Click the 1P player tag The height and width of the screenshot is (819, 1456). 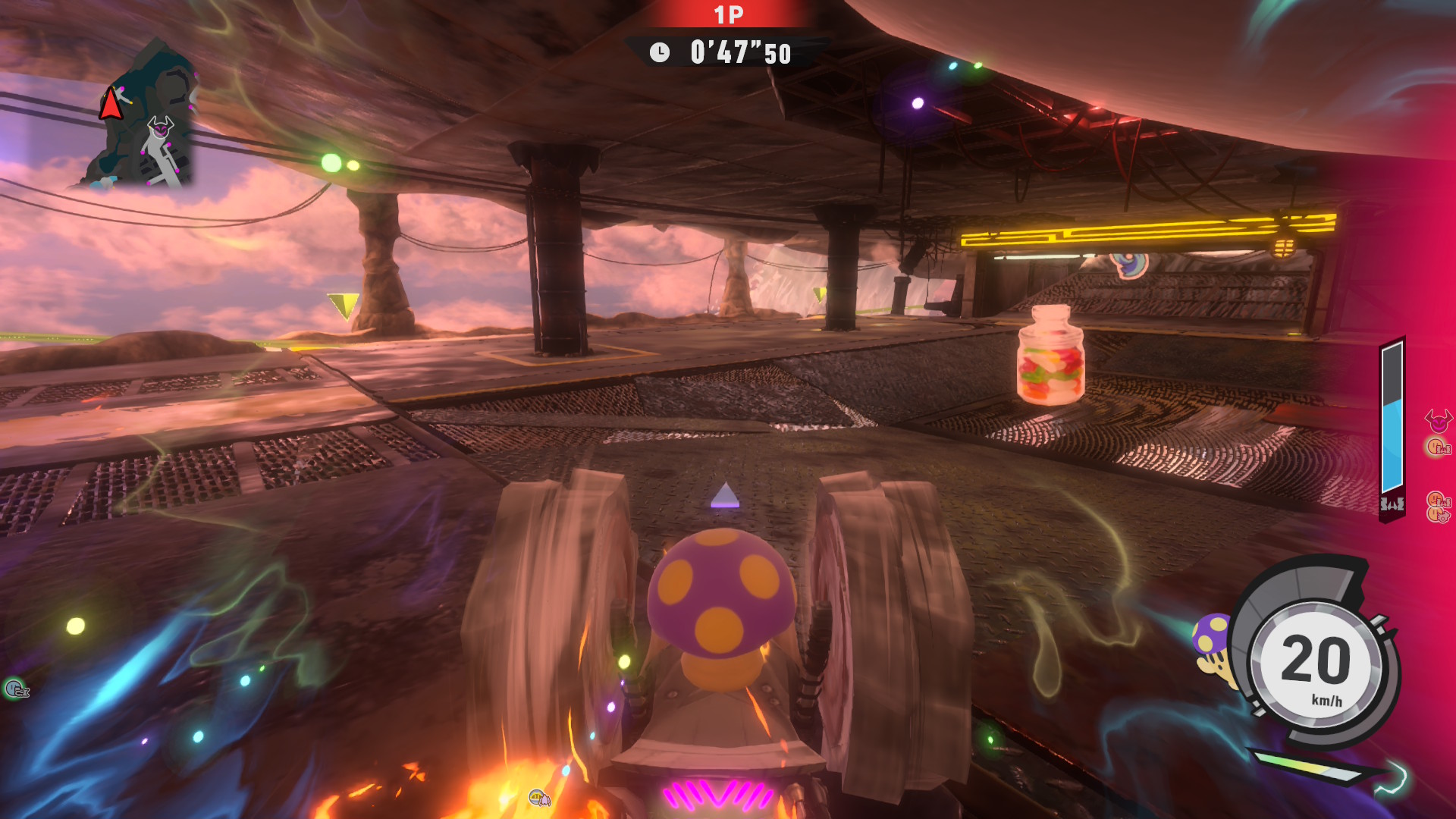[x=728, y=15]
